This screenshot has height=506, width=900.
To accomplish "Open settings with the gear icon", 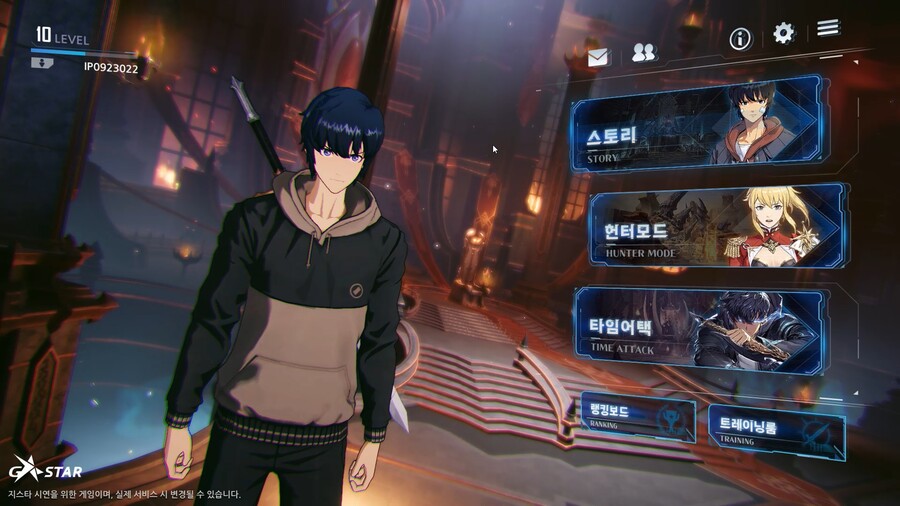I will tap(783, 34).
